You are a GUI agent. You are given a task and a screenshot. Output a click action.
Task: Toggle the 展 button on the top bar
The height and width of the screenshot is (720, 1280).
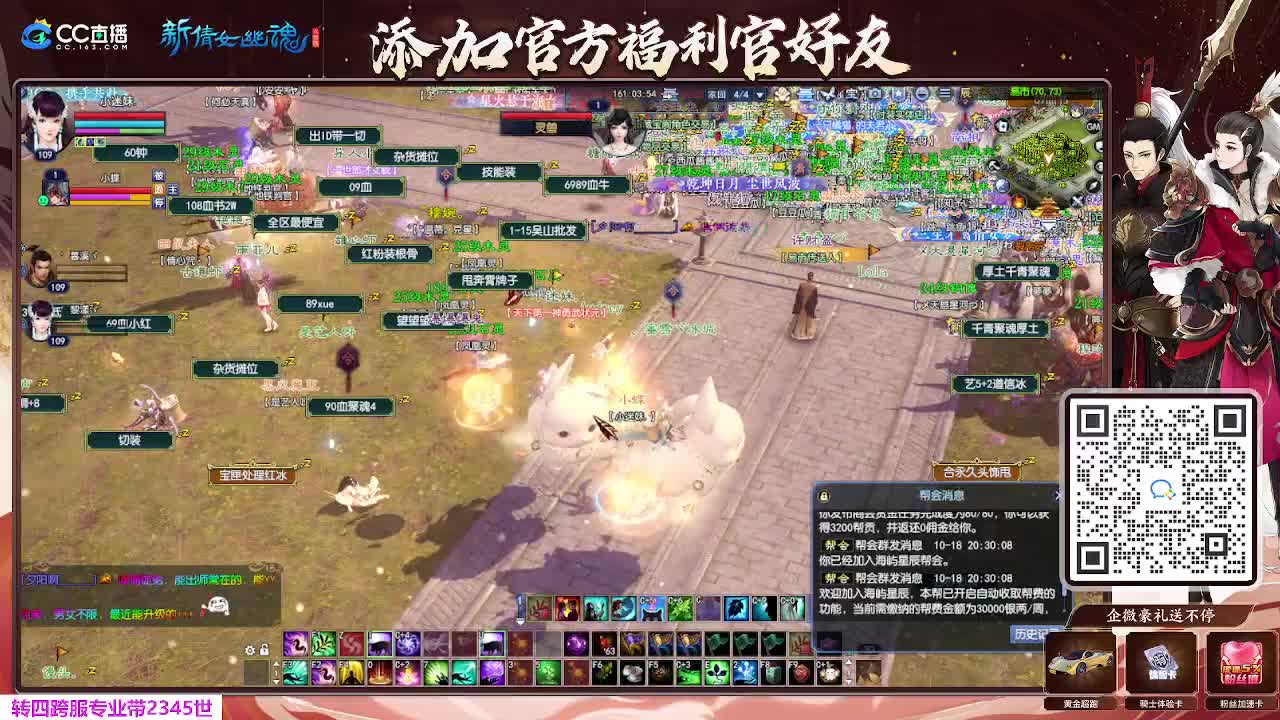(x=965, y=94)
